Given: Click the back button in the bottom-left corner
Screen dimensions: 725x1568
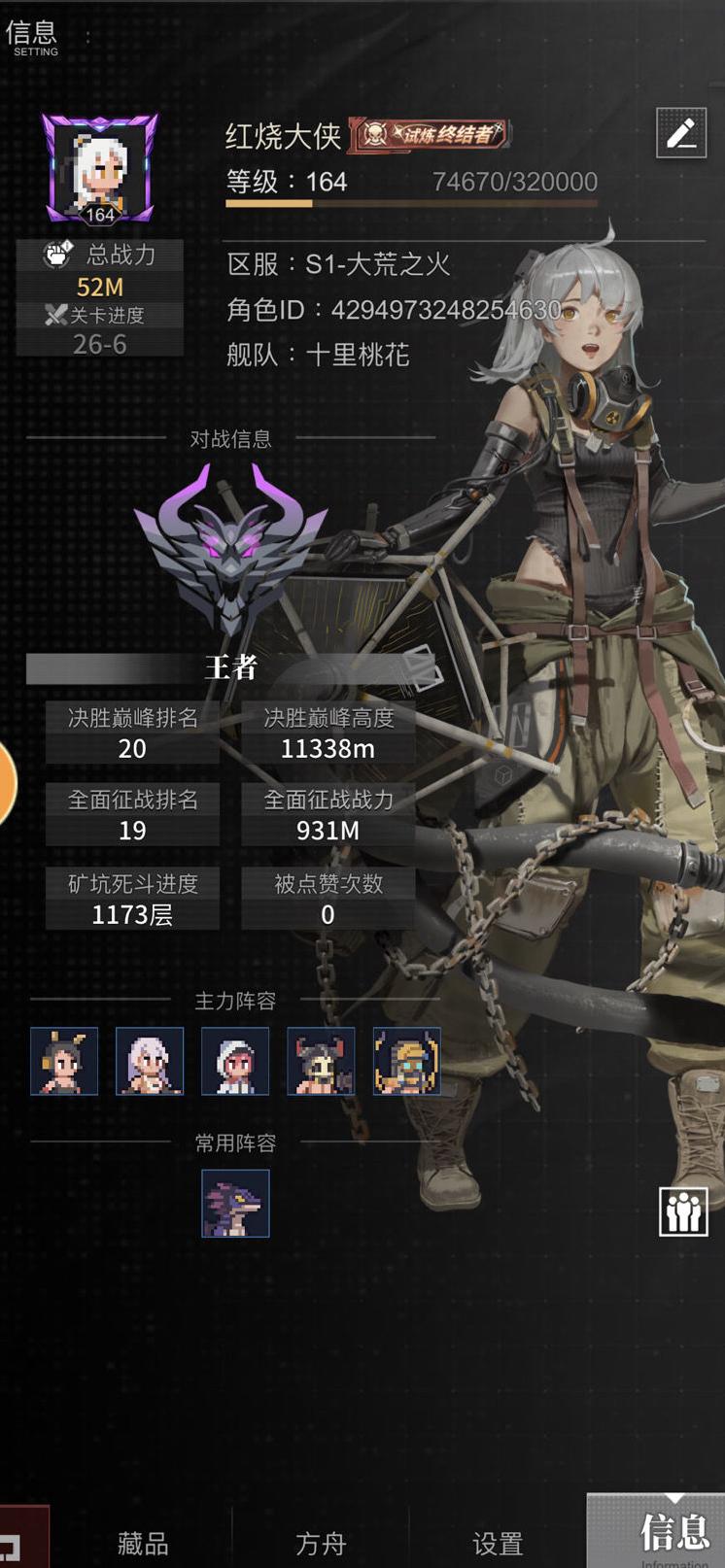Looking at the screenshot, I should point(21,1540).
